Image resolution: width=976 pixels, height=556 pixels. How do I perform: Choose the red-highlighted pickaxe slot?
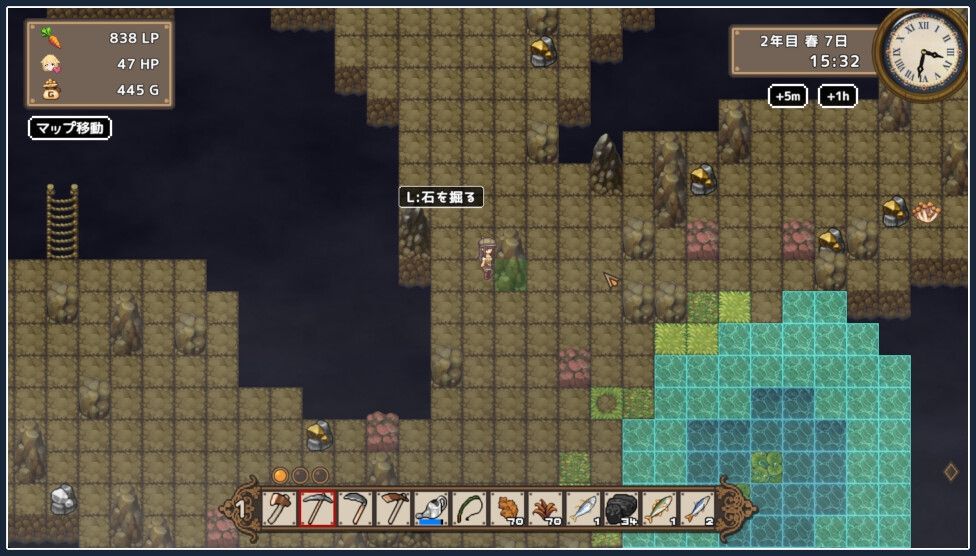(317, 509)
